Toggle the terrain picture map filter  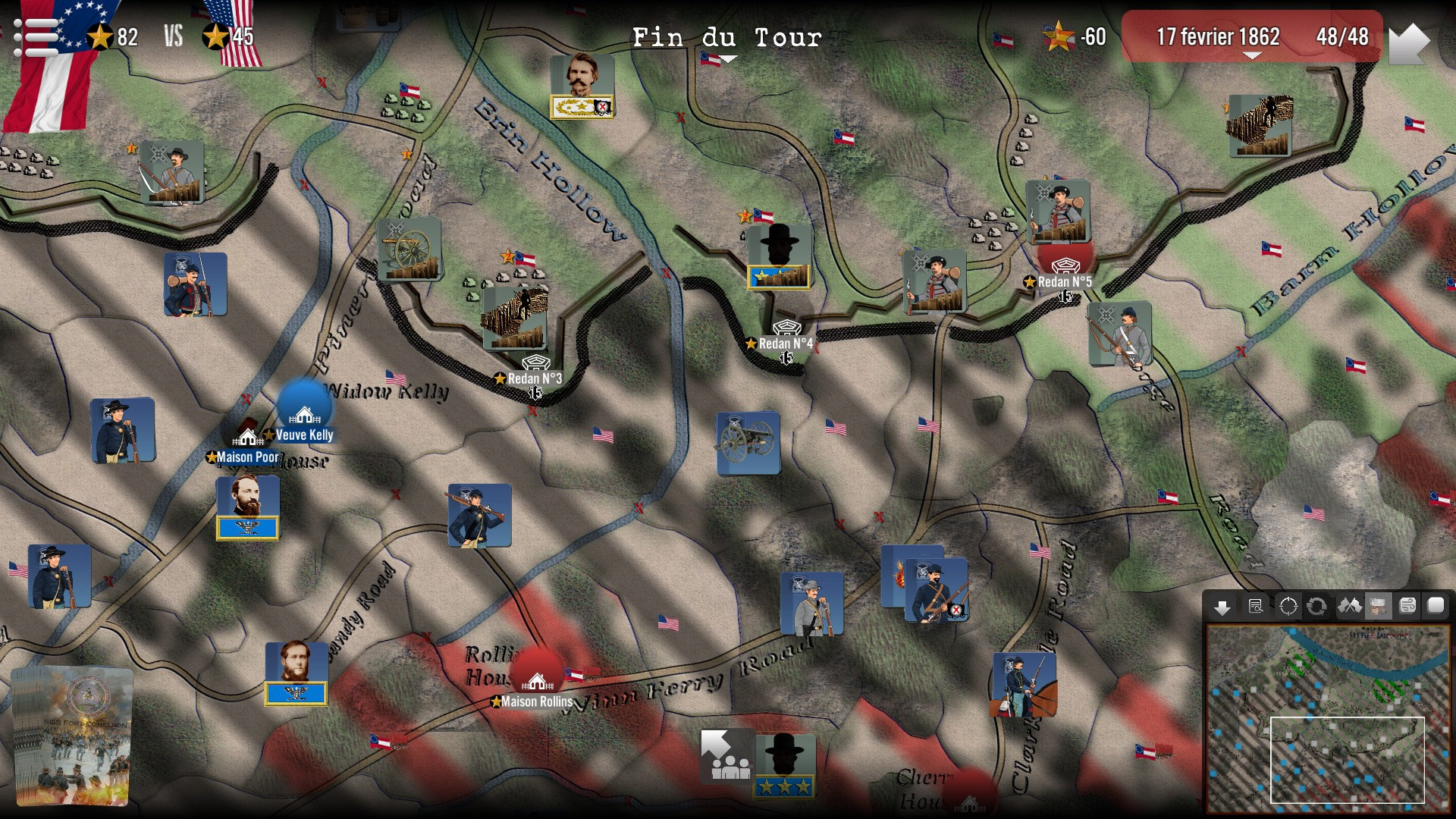click(x=1378, y=607)
